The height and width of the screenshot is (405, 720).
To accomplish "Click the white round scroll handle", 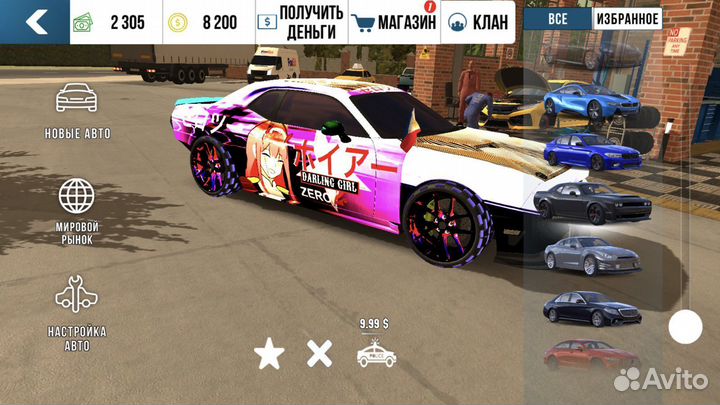I will [685, 326].
